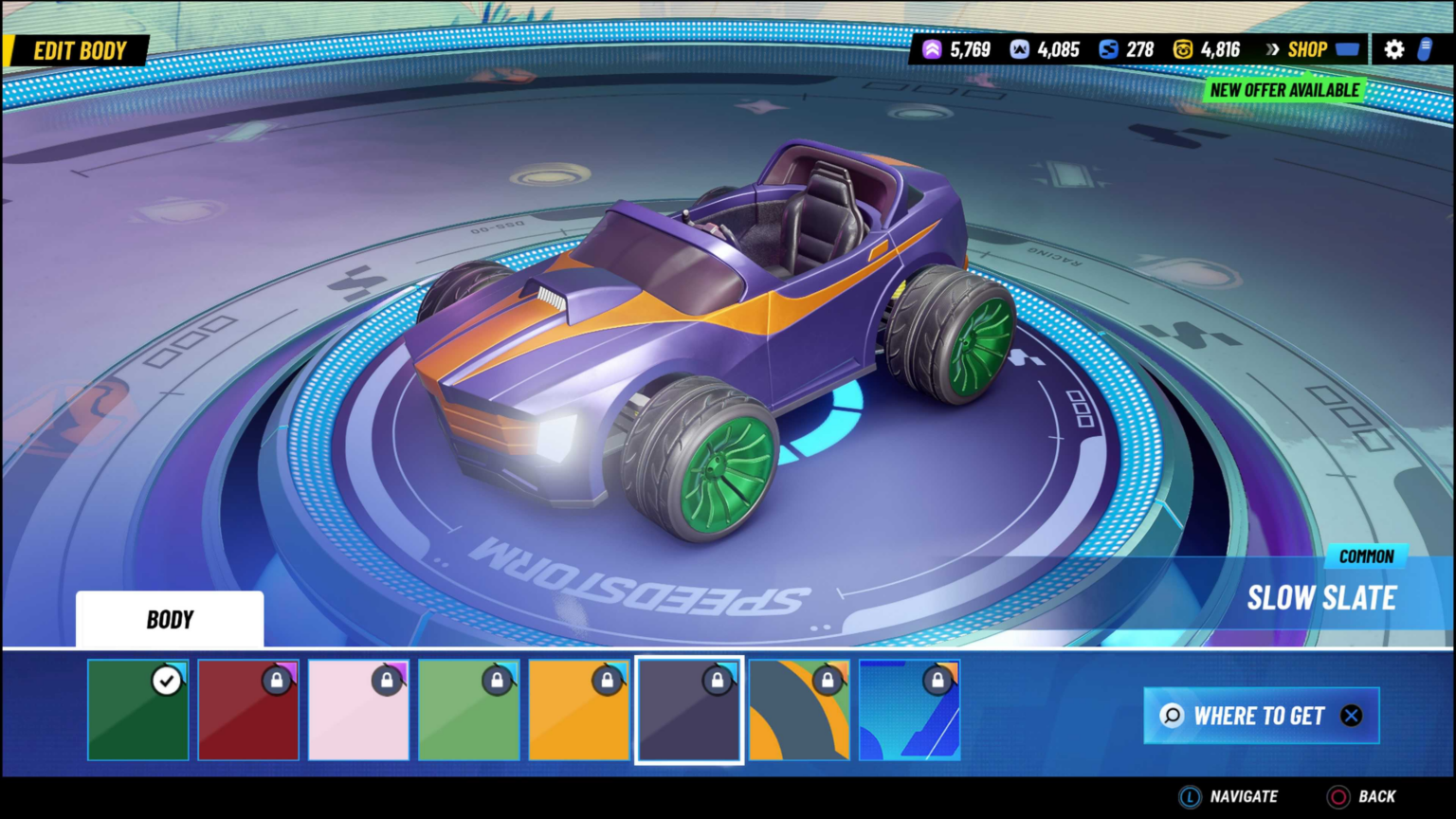Select the blue geometric pattern swatch
Image resolution: width=1456 pixels, height=819 pixels.
pyautogui.click(x=909, y=710)
